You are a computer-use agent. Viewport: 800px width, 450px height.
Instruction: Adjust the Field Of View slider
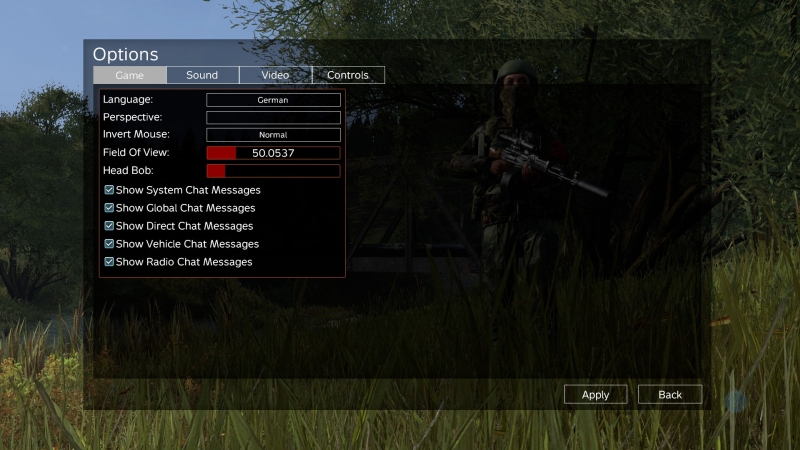click(x=273, y=153)
